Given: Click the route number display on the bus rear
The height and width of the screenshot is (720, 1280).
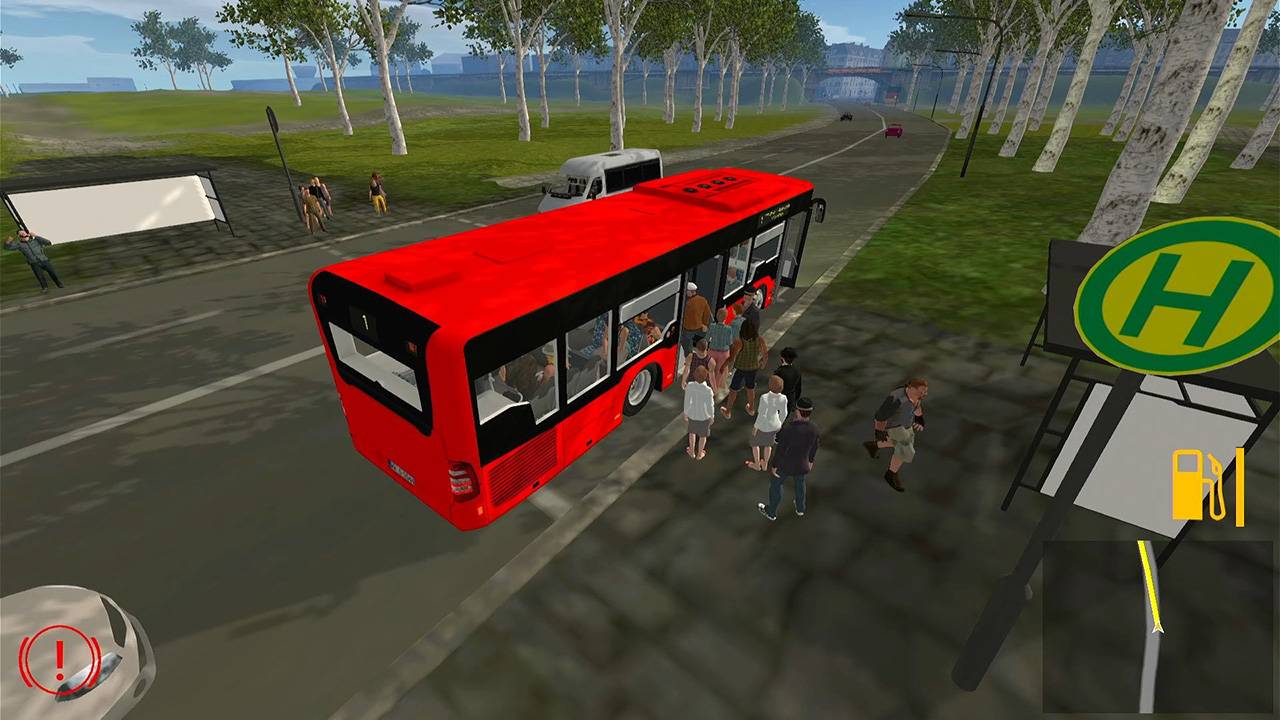Looking at the screenshot, I should point(365,322).
